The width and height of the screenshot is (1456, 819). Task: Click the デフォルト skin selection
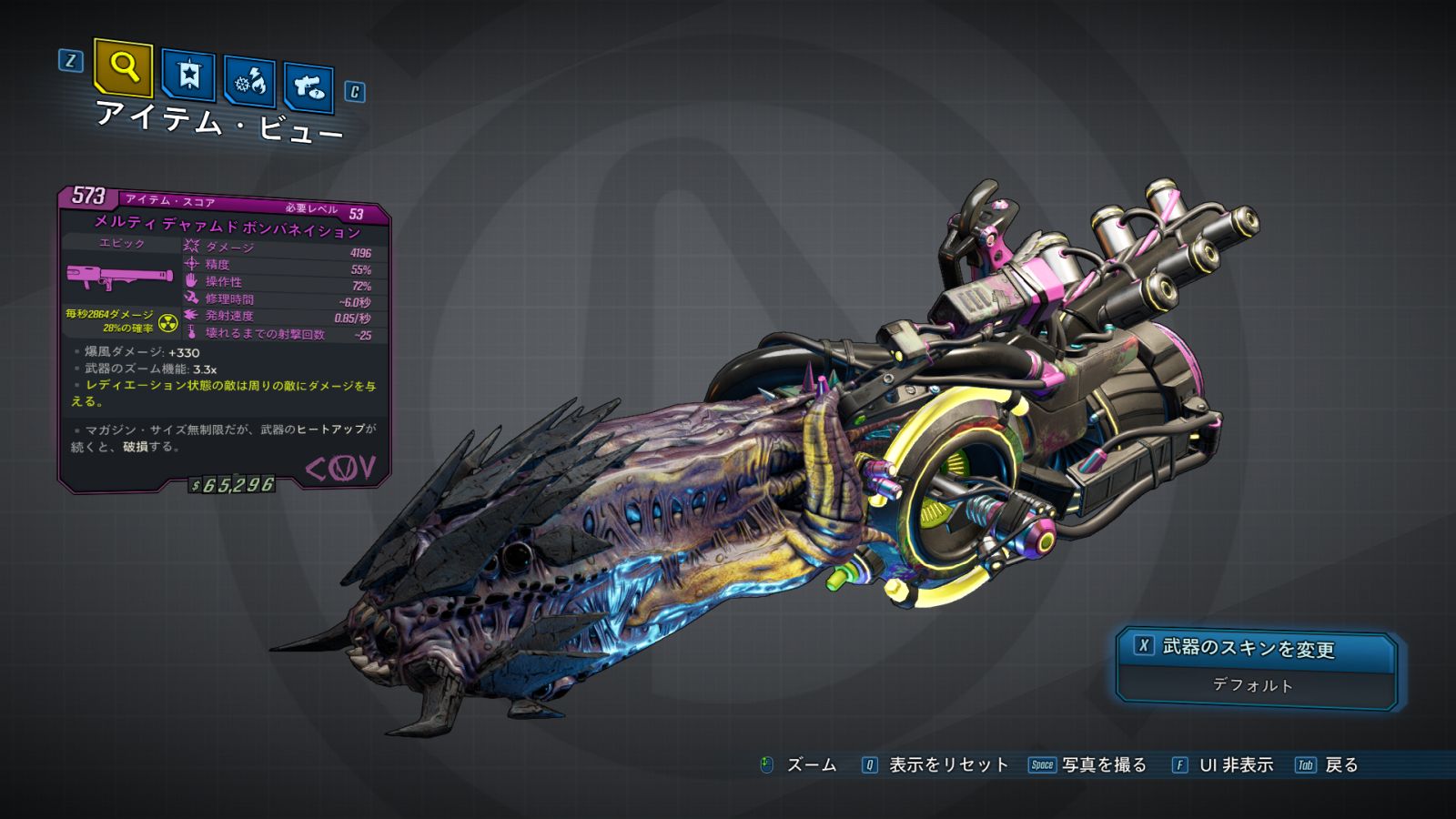click(x=1254, y=685)
